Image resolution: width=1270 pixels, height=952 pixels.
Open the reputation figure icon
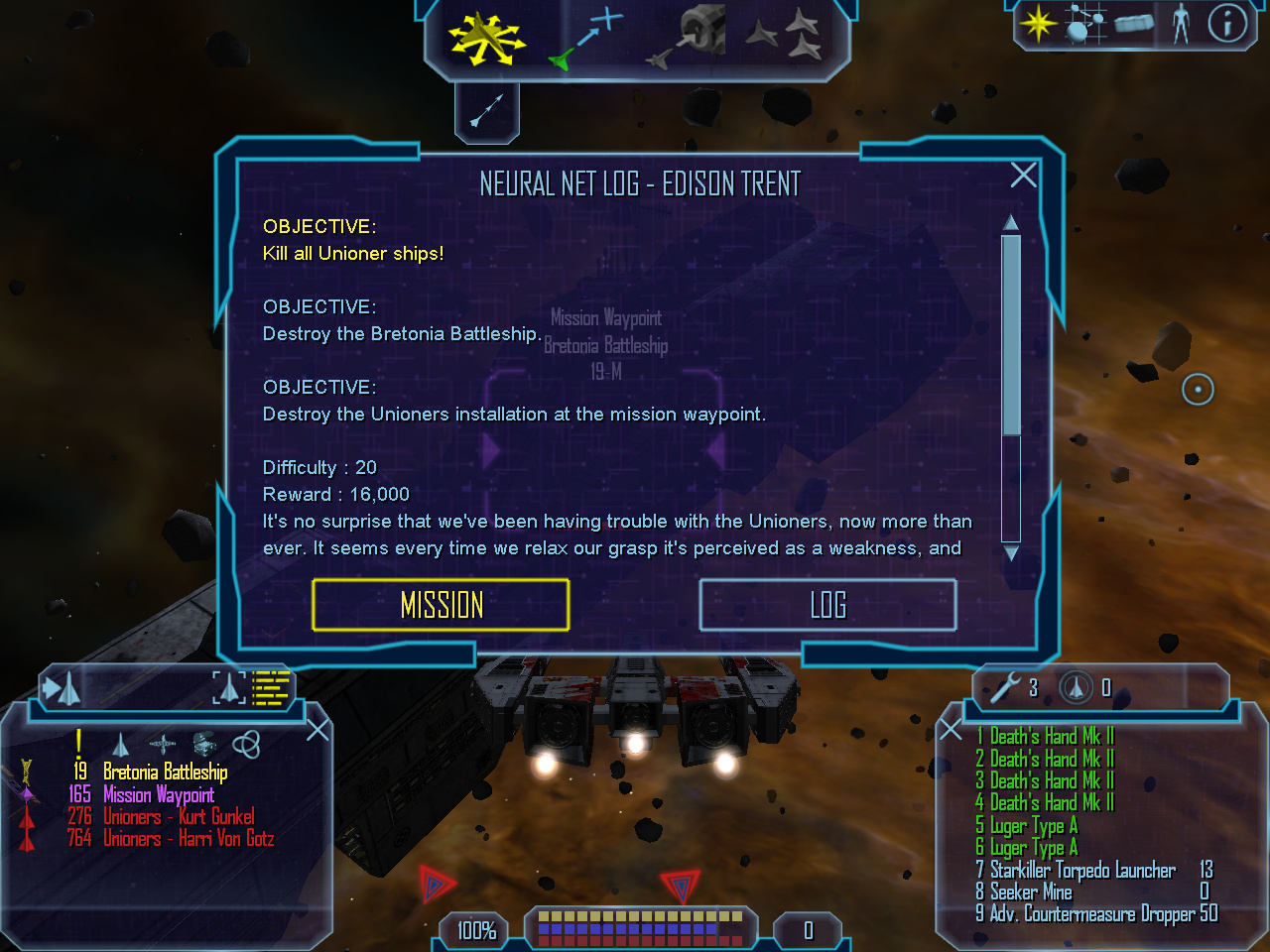pos(1181,24)
